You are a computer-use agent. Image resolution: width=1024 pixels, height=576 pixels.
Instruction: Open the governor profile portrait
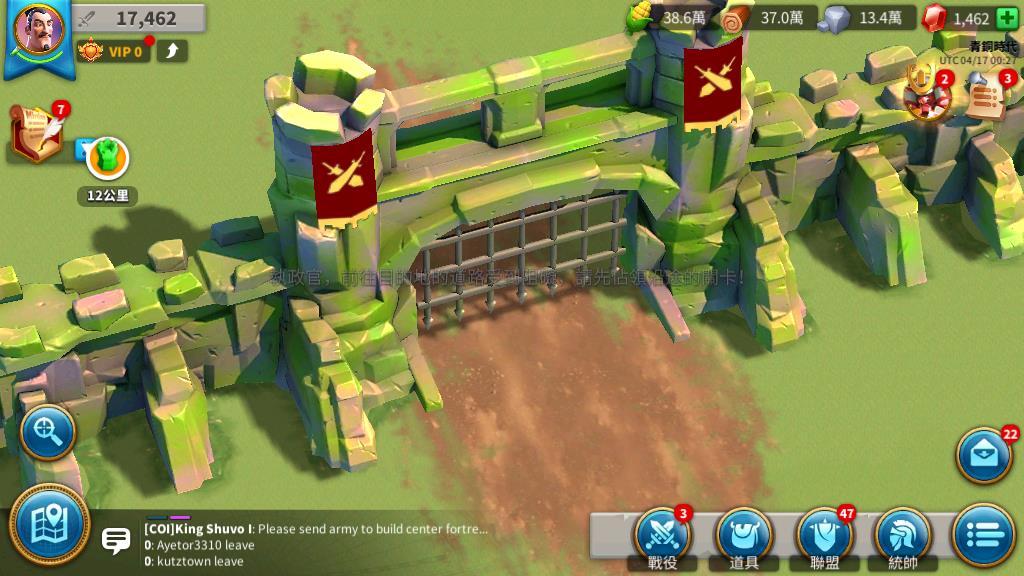click(x=39, y=30)
